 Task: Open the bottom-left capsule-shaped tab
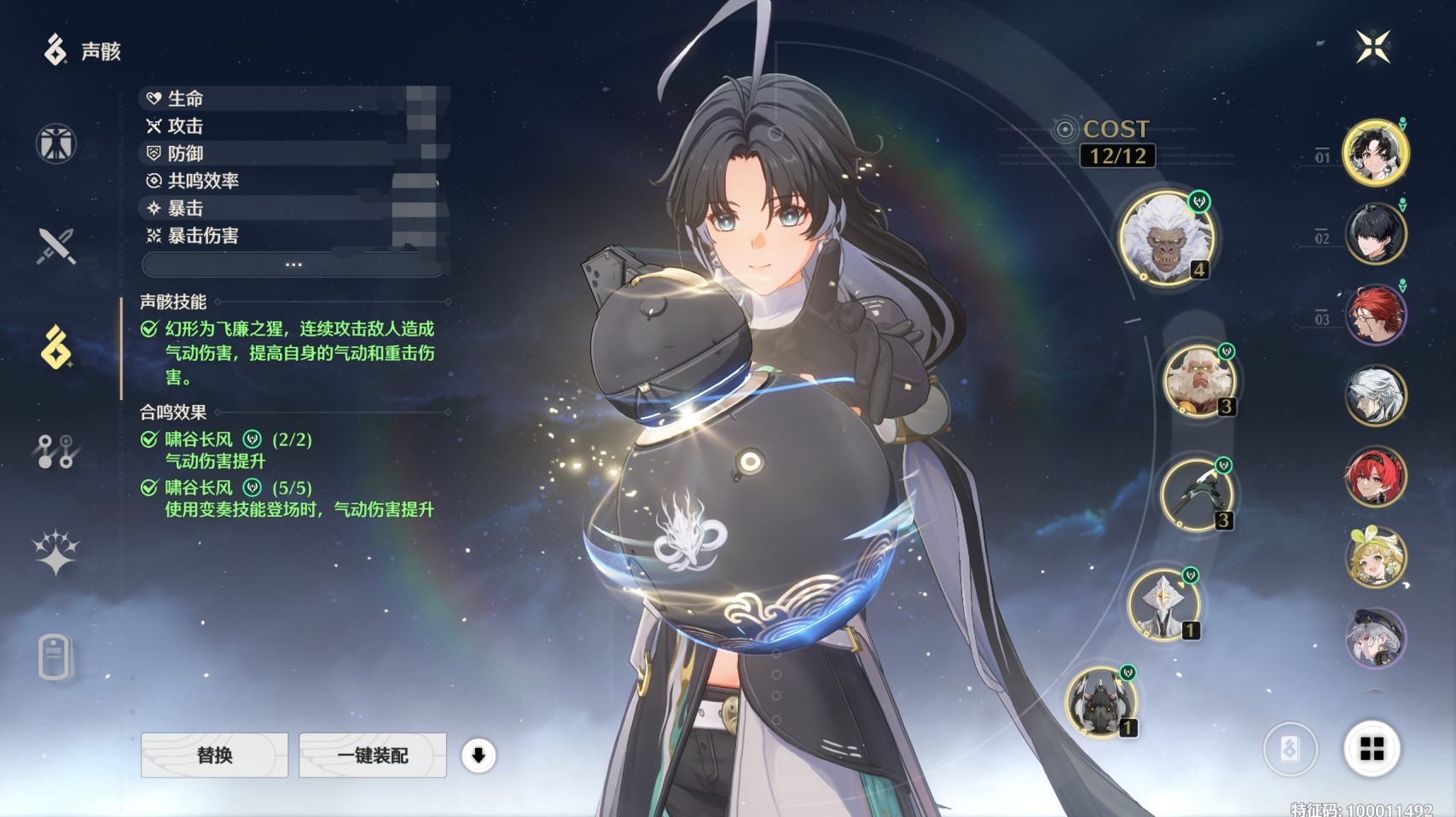click(x=55, y=657)
